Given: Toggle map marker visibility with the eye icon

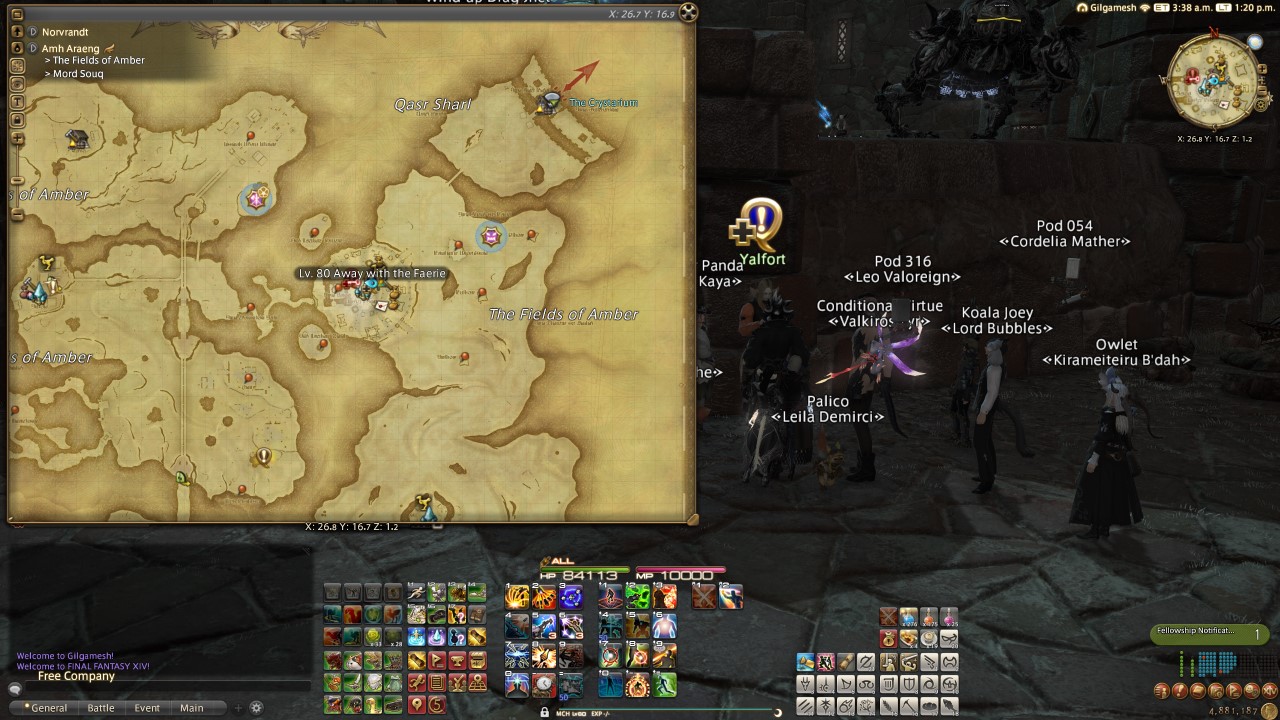Looking at the screenshot, I should [17, 82].
